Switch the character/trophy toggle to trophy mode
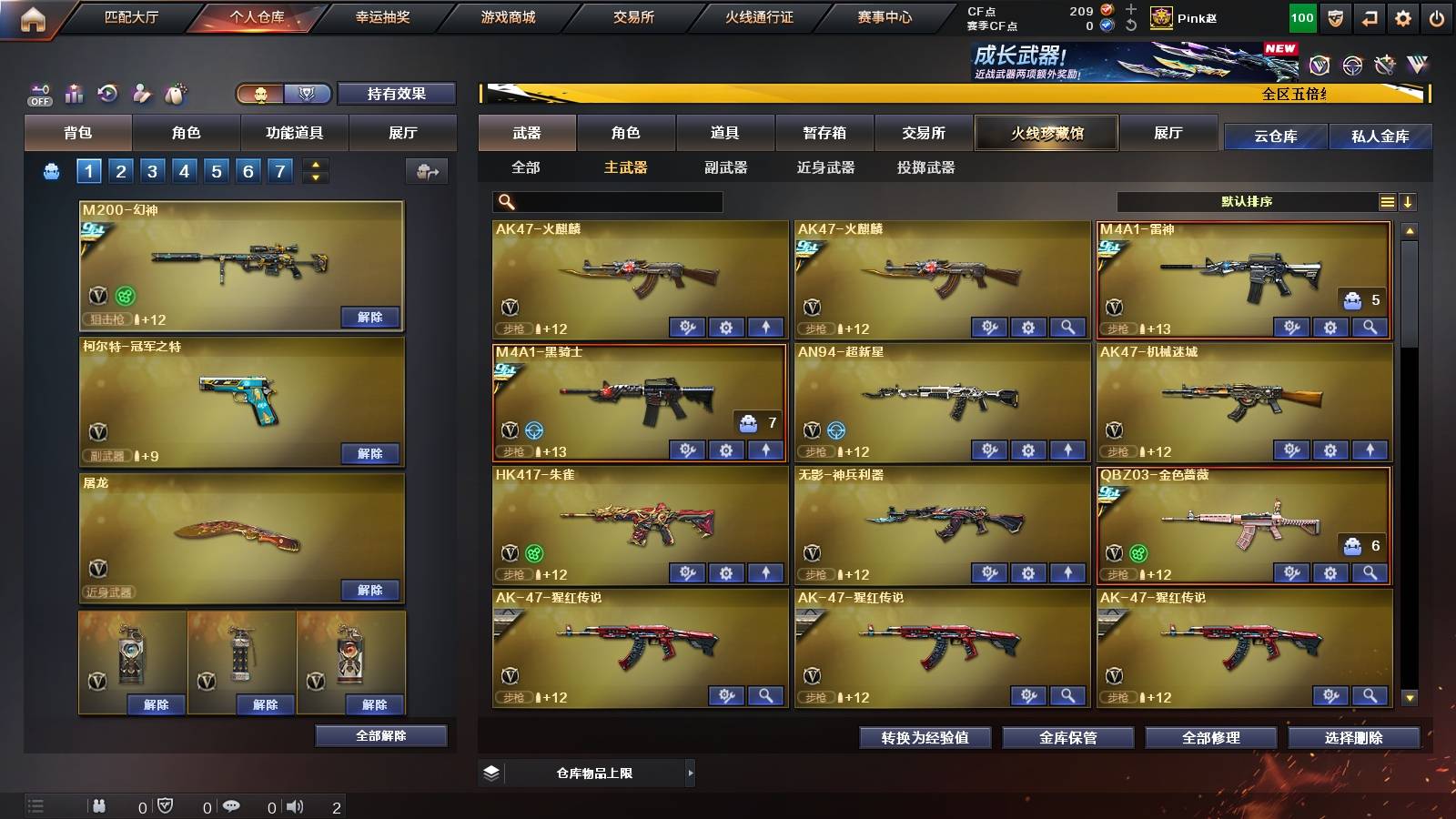The width and height of the screenshot is (1456, 819). click(x=308, y=94)
